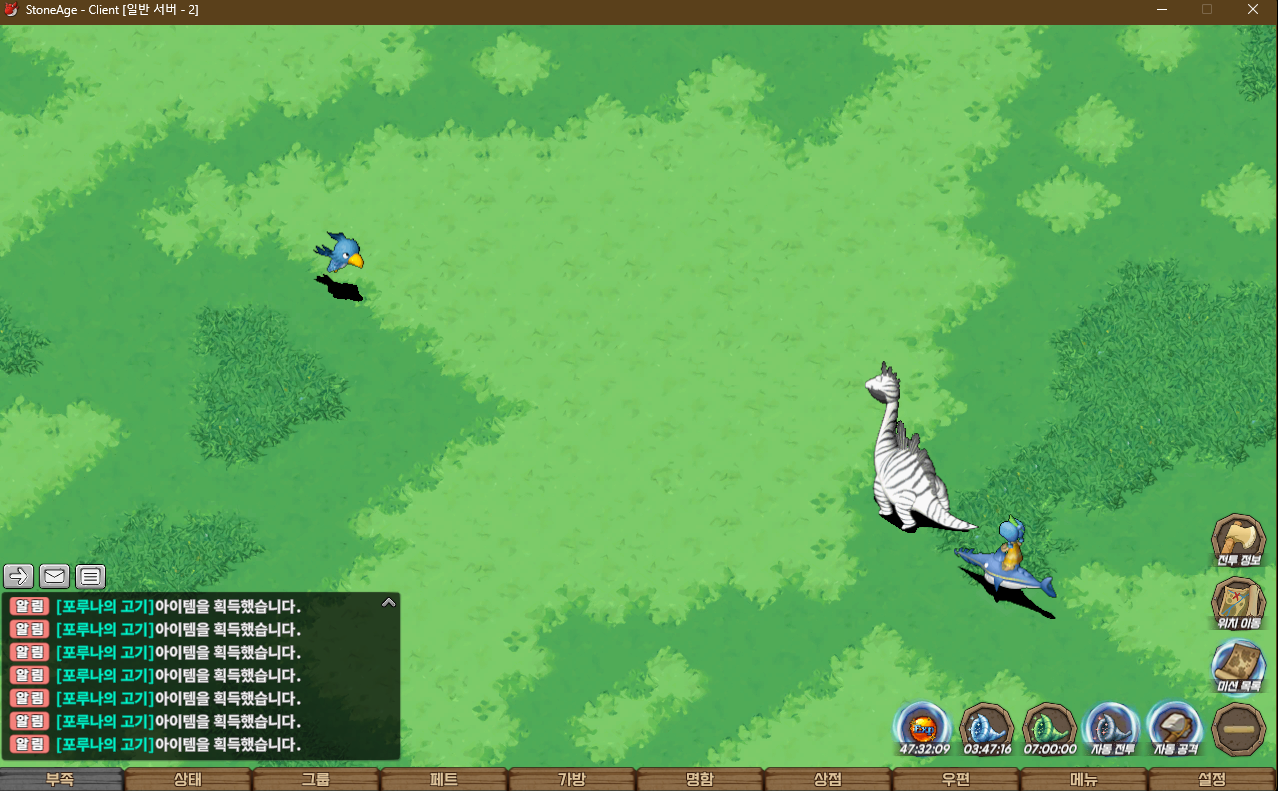1278x791 pixels.
Task: Open the 상점 (shop) menu
Action: [x=828, y=779]
